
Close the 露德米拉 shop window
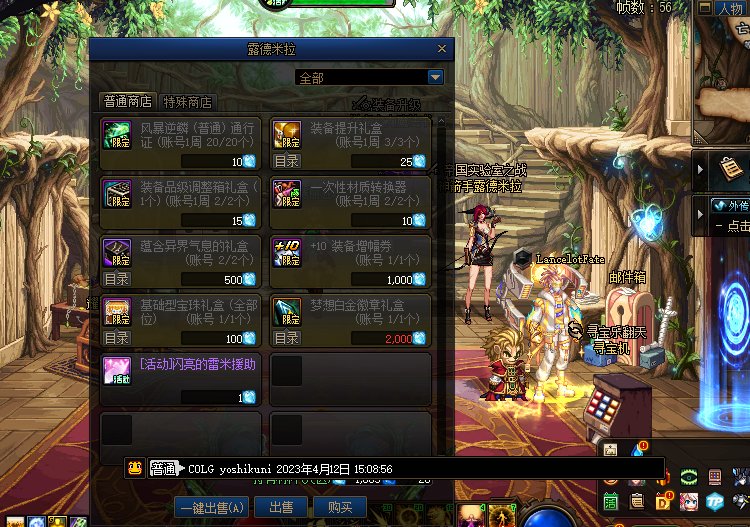click(x=442, y=48)
